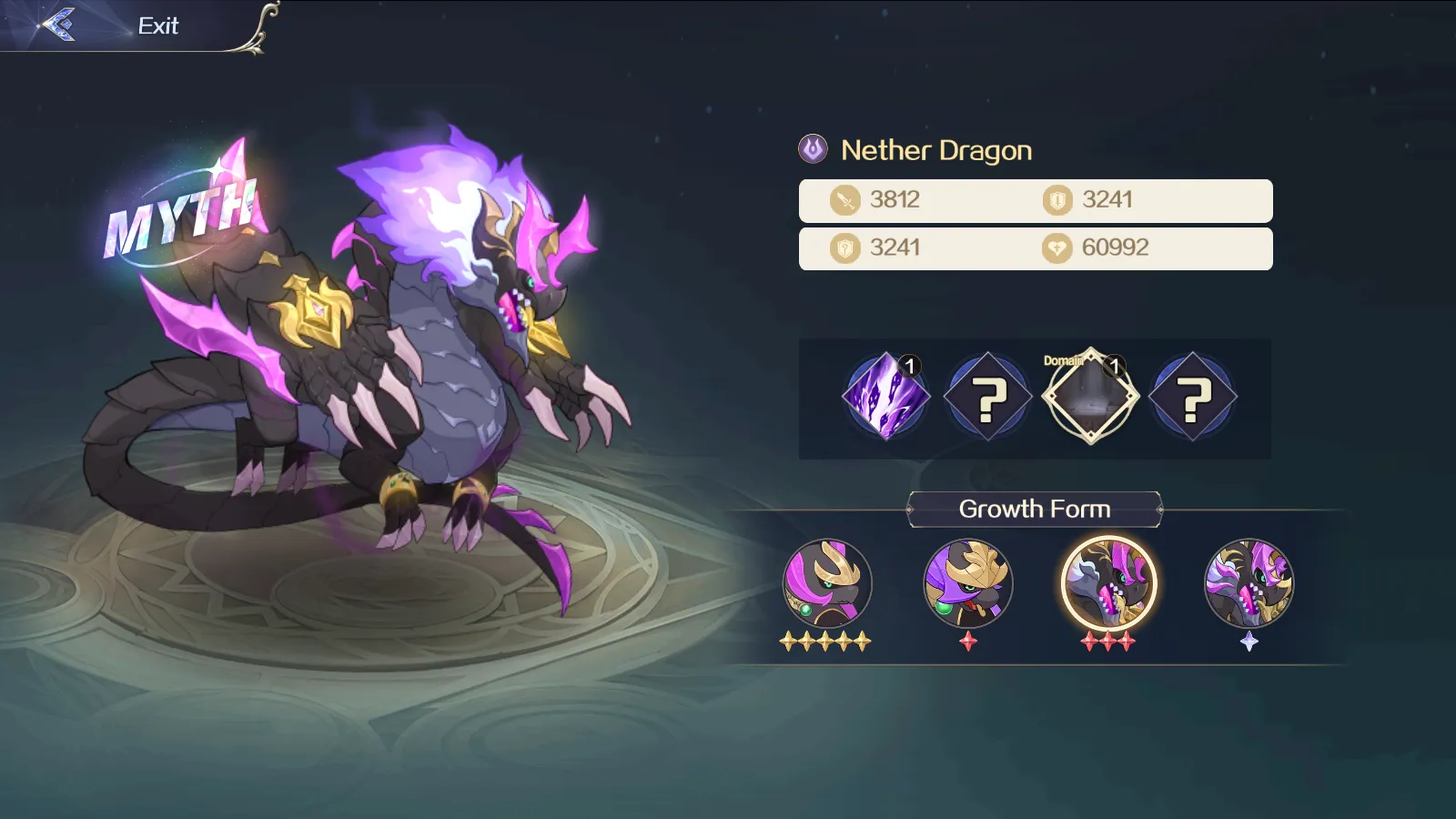Click the magic defense keyhole shield icon

point(844,248)
